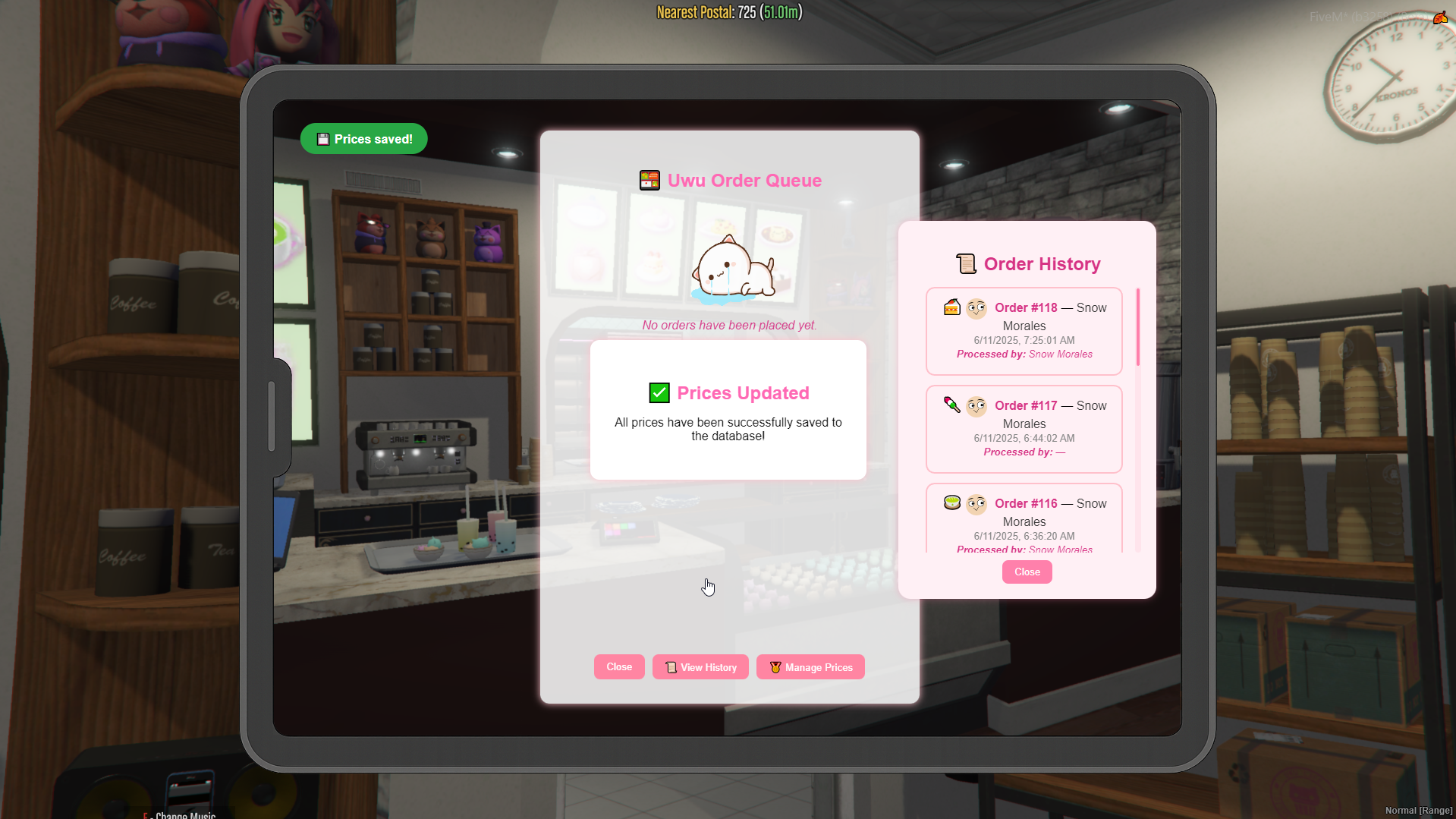The width and height of the screenshot is (1456, 819).
Task: Select the shortcake icon on Order #118
Action: pos(951,307)
